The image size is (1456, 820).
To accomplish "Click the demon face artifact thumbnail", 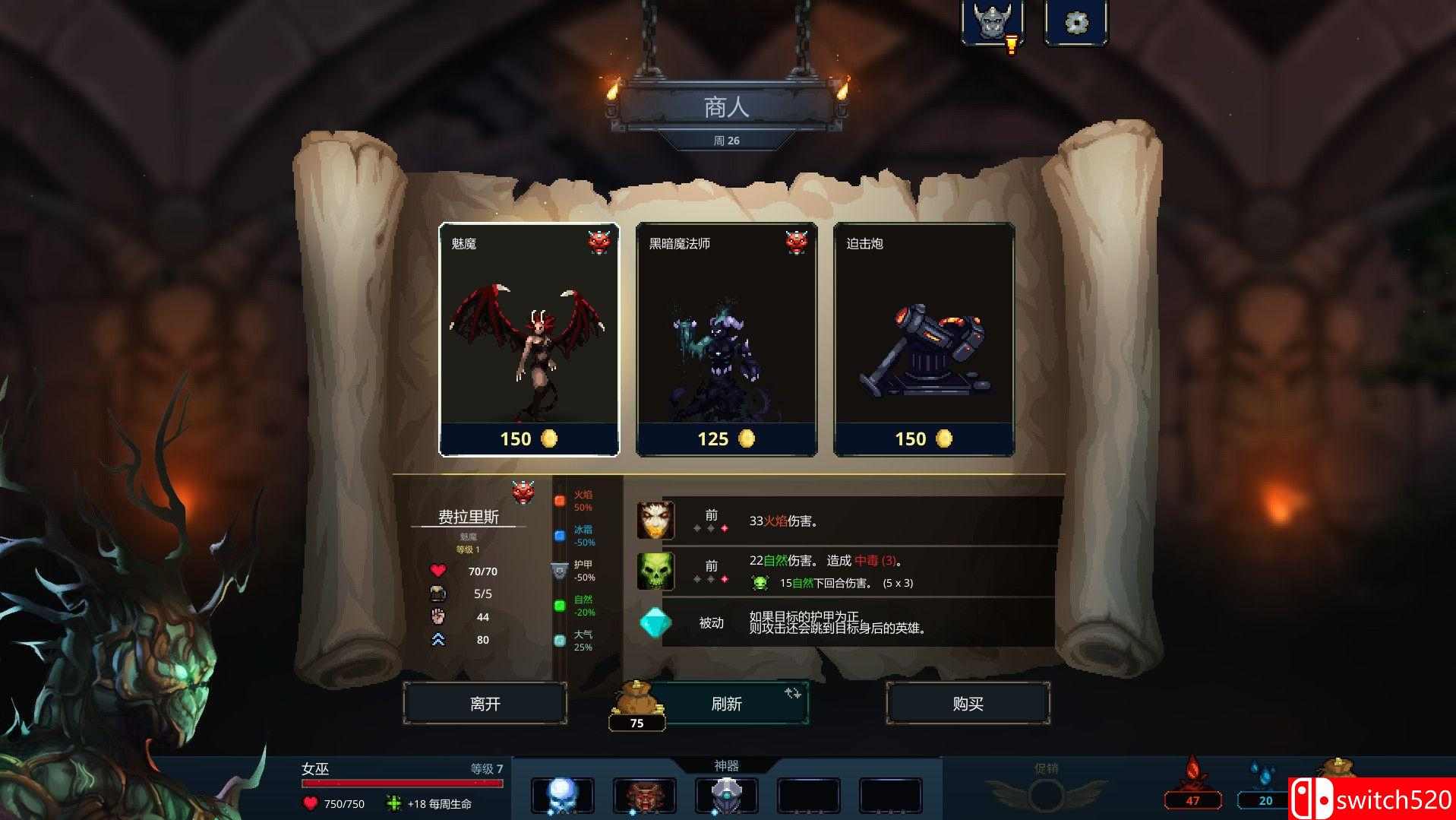I will pyautogui.click(x=646, y=795).
